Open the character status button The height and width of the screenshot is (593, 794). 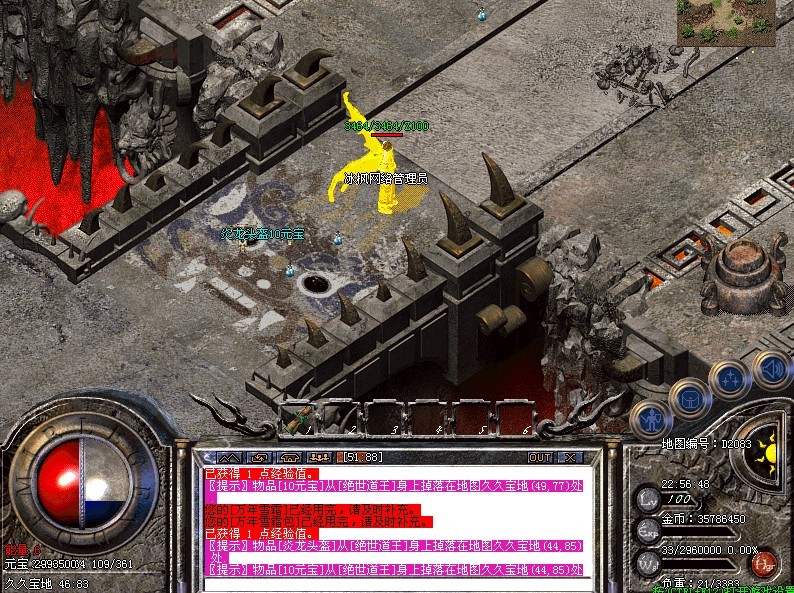click(651, 419)
